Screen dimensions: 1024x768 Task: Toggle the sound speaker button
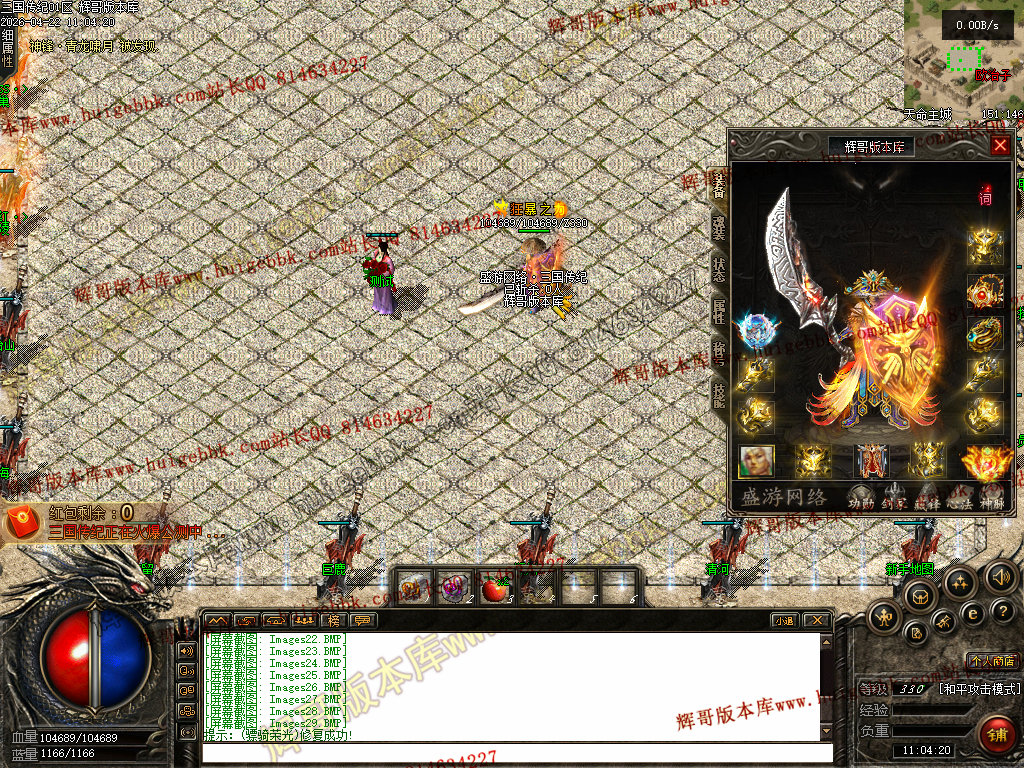click(x=999, y=577)
